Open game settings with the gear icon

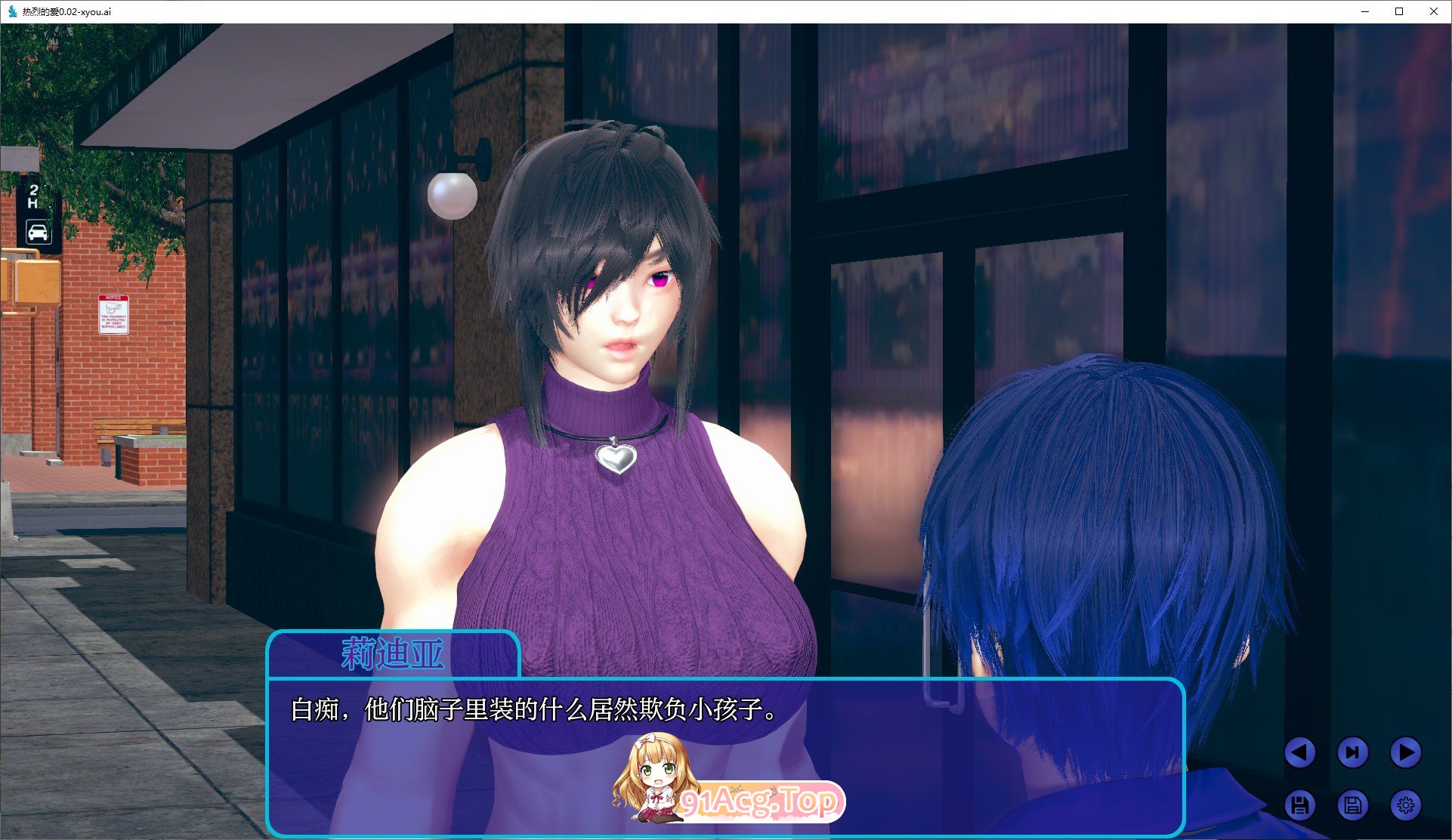(x=1404, y=805)
